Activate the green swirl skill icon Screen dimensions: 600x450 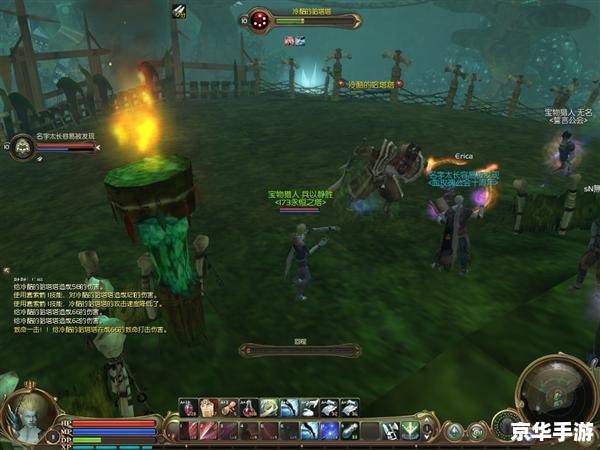click(x=268, y=407)
